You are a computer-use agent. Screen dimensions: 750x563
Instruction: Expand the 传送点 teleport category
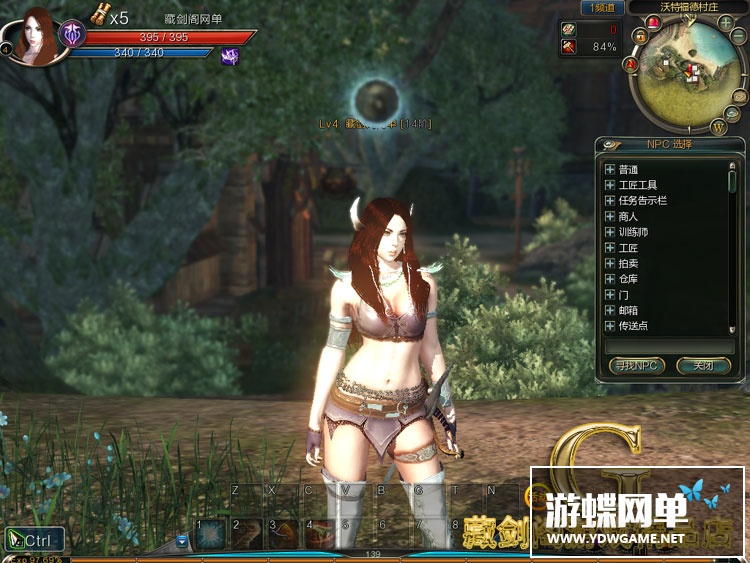(x=610, y=326)
